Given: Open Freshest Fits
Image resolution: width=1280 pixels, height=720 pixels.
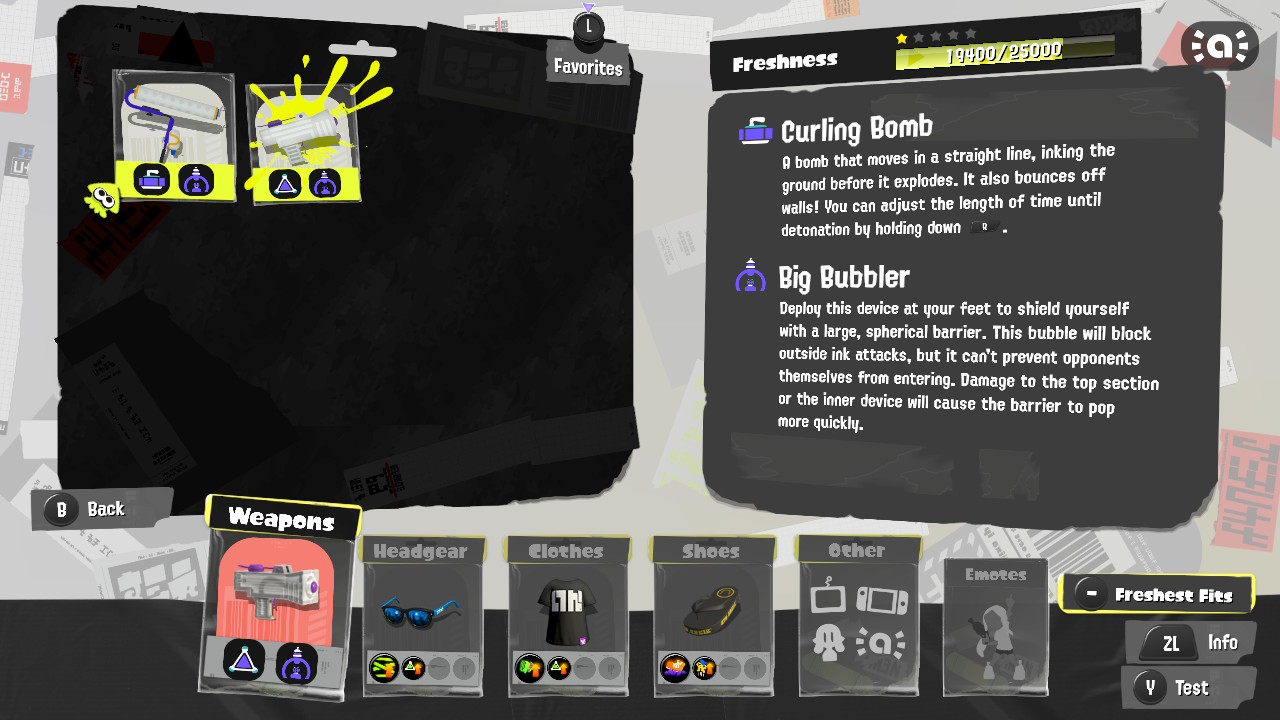Looking at the screenshot, I should 1158,593.
